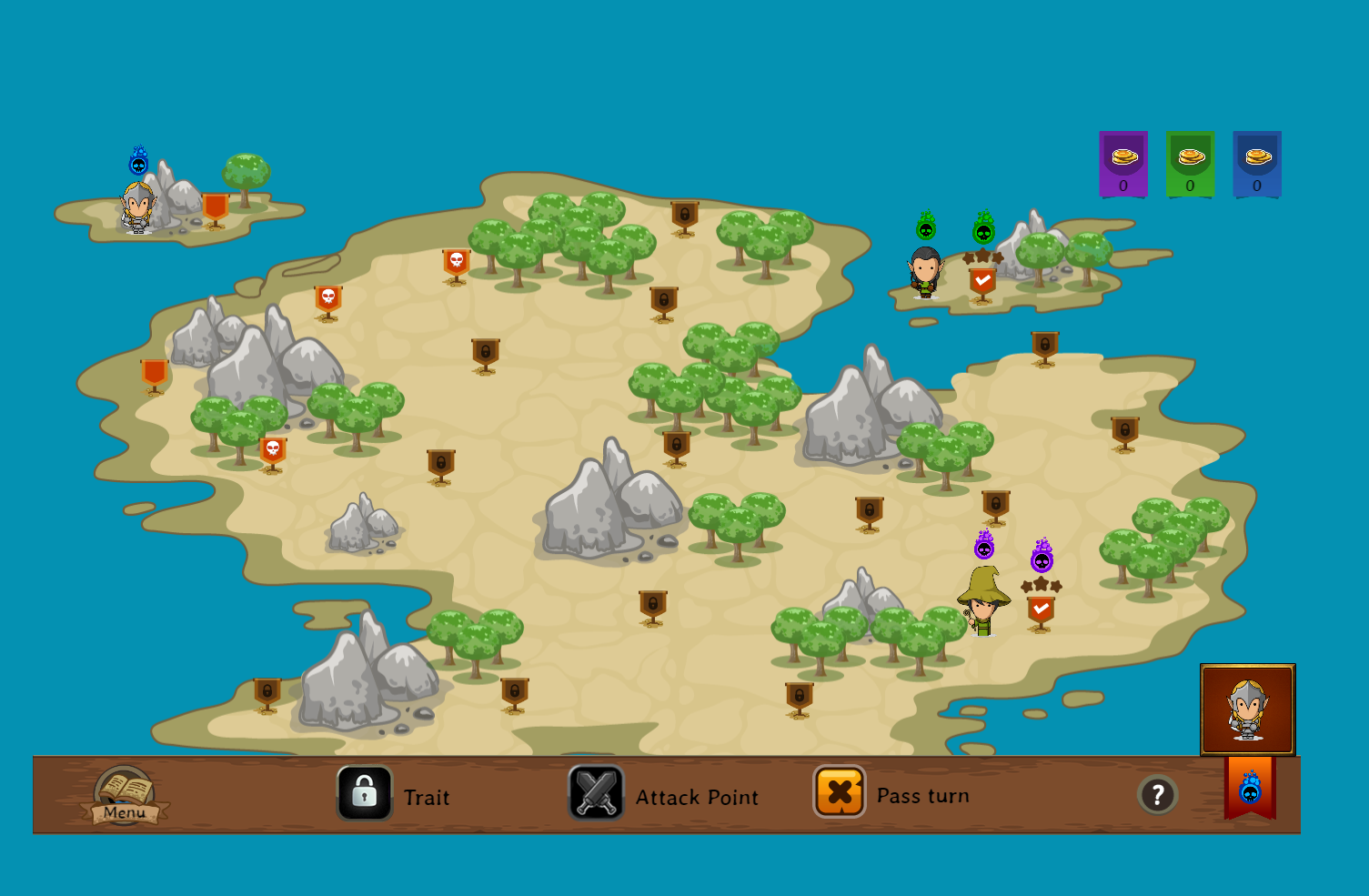1369x896 pixels.
Task: Select the wizard in the yellow hat
Action: click(982, 600)
